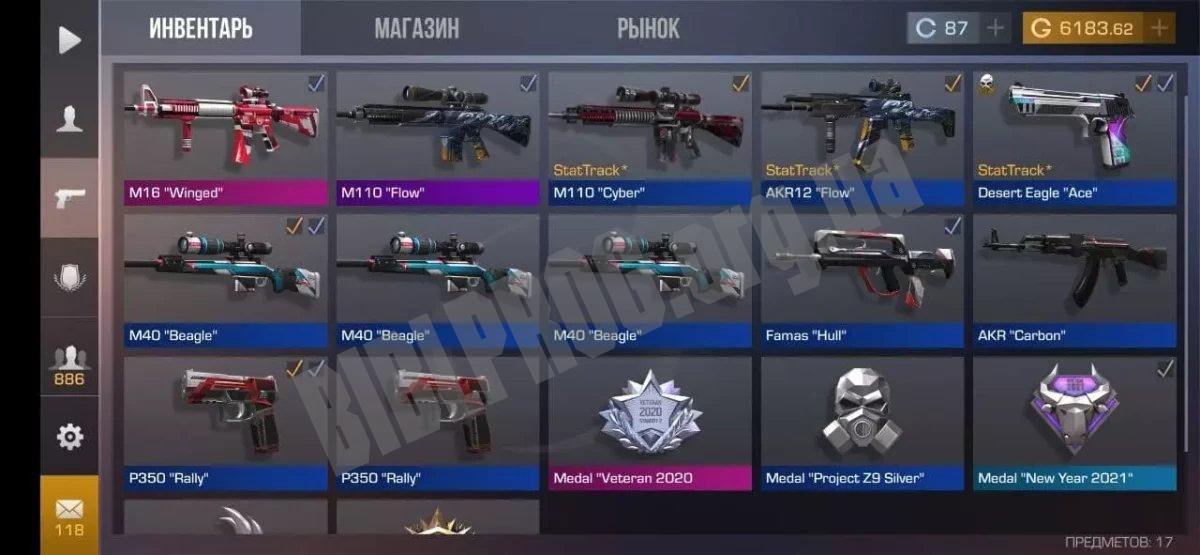Add more silver currency with plus
Image resolution: width=1200 pixels, height=555 pixels.
pos(995,28)
